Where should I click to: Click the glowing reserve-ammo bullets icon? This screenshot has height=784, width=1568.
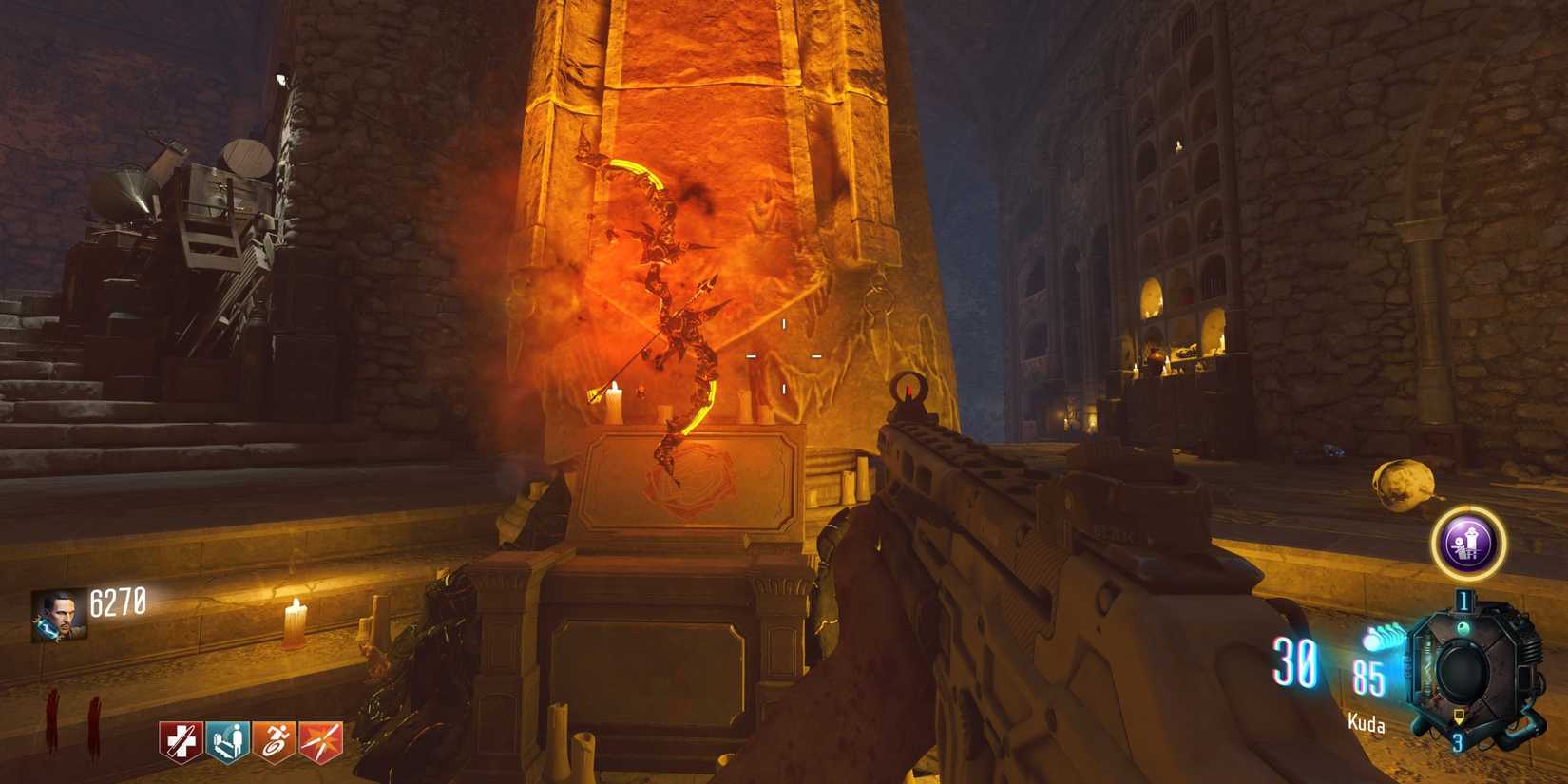[1382, 635]
